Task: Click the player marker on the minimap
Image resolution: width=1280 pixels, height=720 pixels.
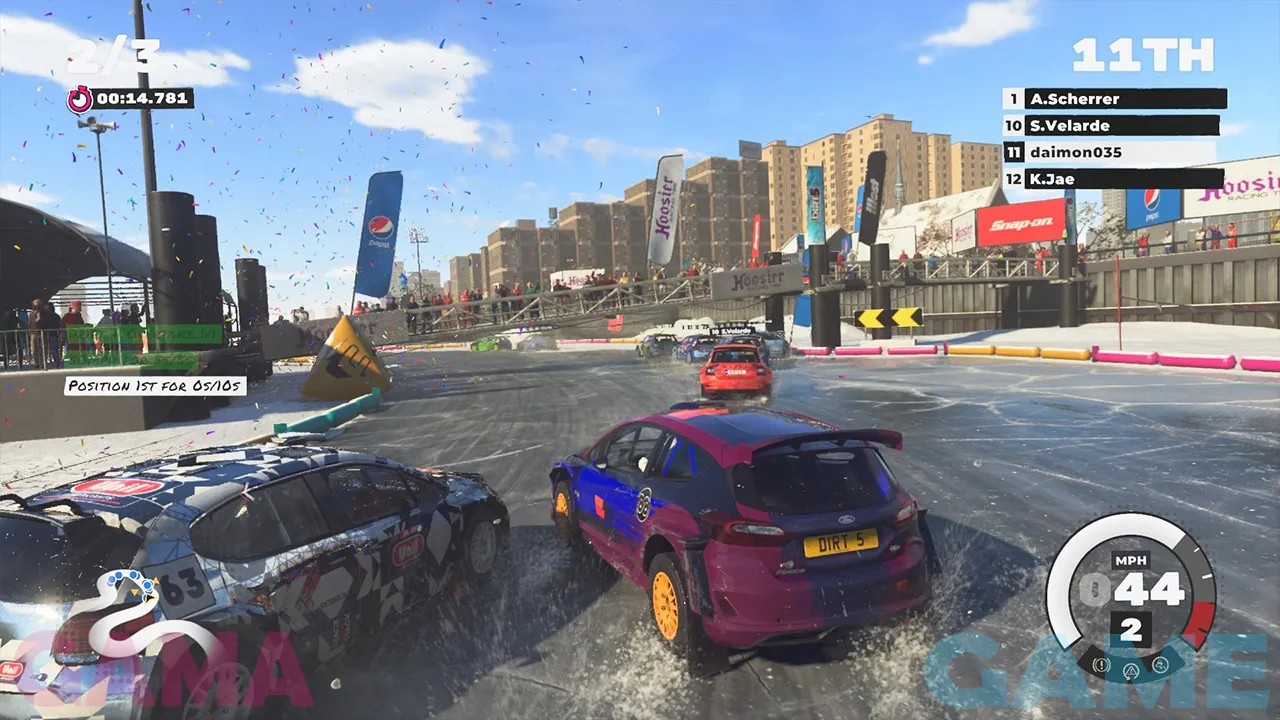Action: click(150, 598)
